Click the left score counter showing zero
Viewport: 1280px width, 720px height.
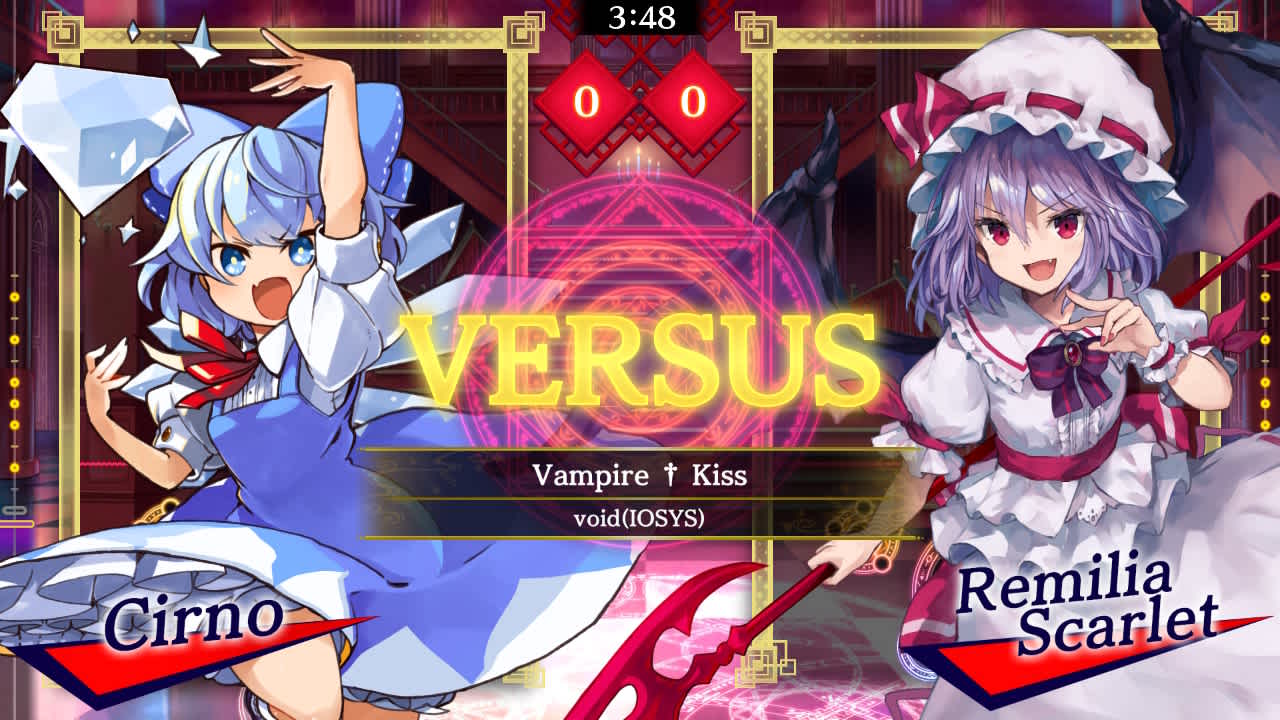588,100
